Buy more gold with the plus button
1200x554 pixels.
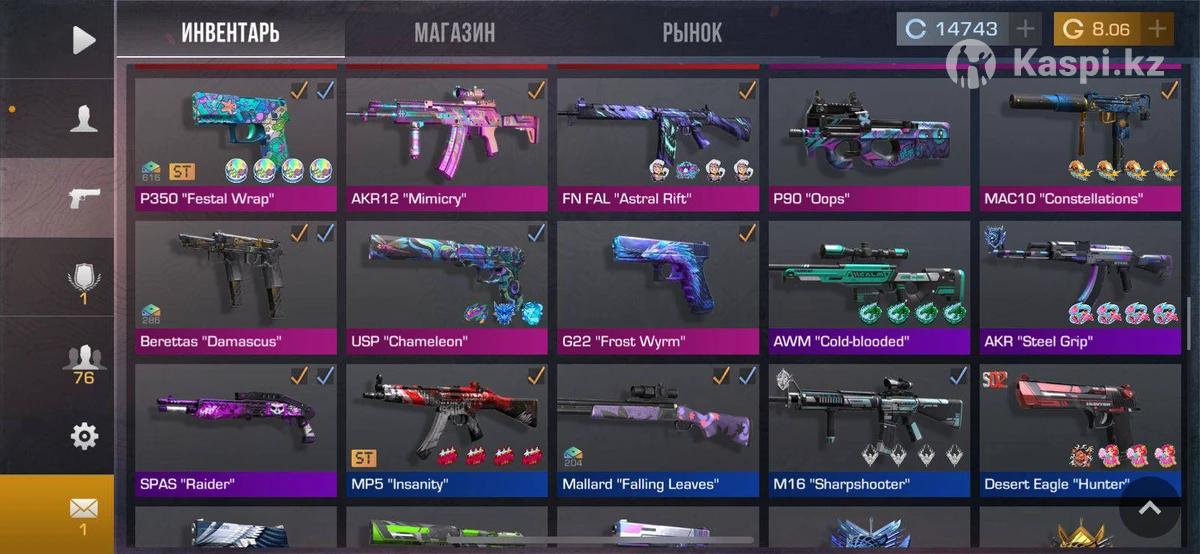pos(1157,29)
